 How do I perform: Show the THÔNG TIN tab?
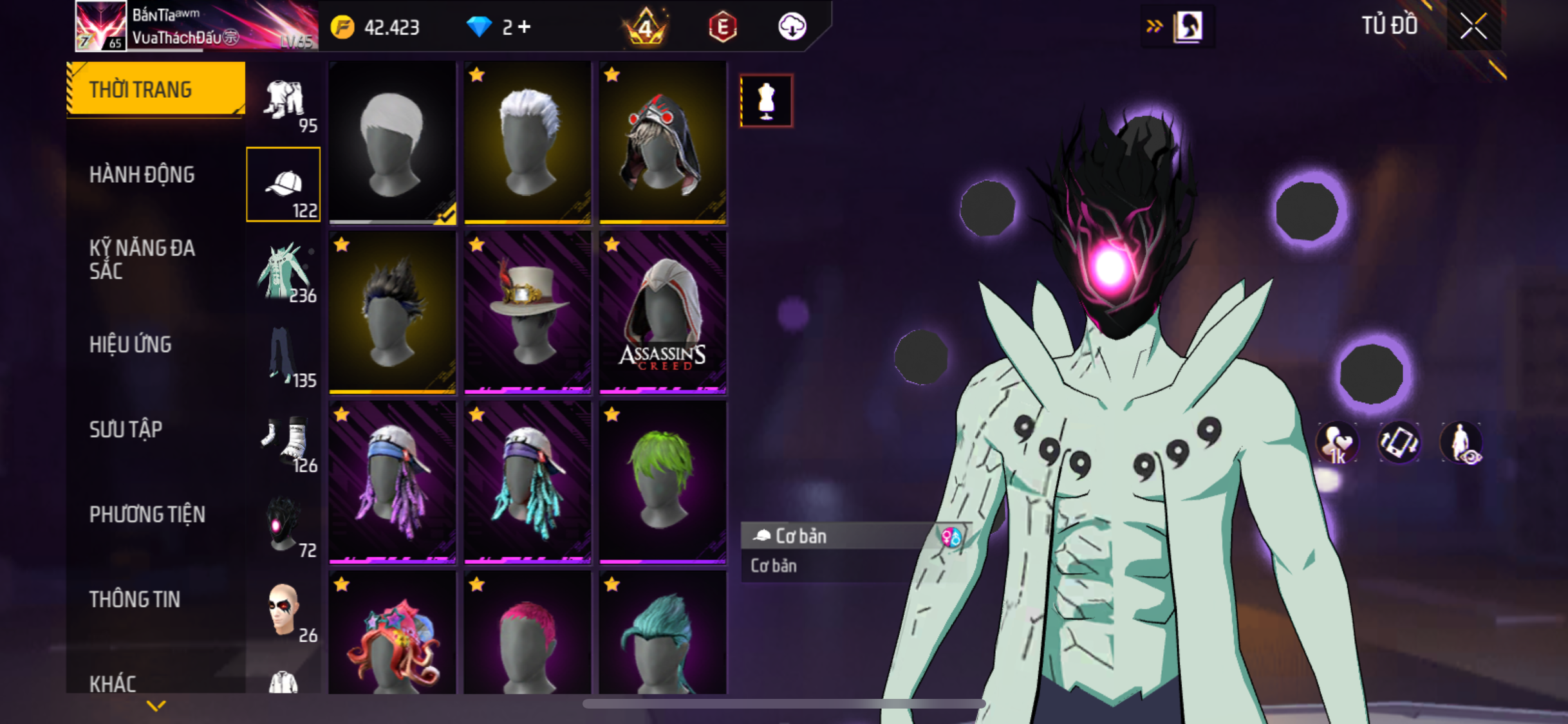135,599
